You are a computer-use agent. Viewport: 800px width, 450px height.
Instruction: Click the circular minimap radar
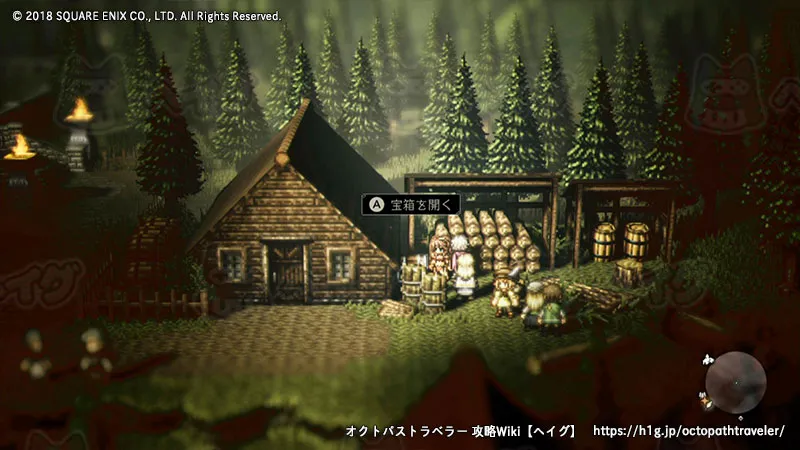click(735, 383)
